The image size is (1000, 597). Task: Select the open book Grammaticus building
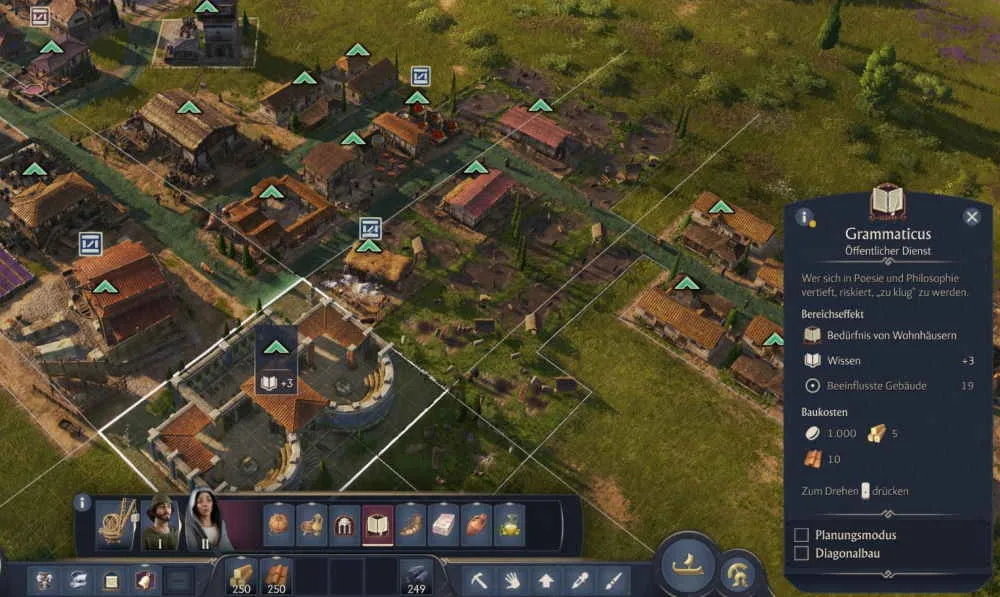tap(377, 524)
